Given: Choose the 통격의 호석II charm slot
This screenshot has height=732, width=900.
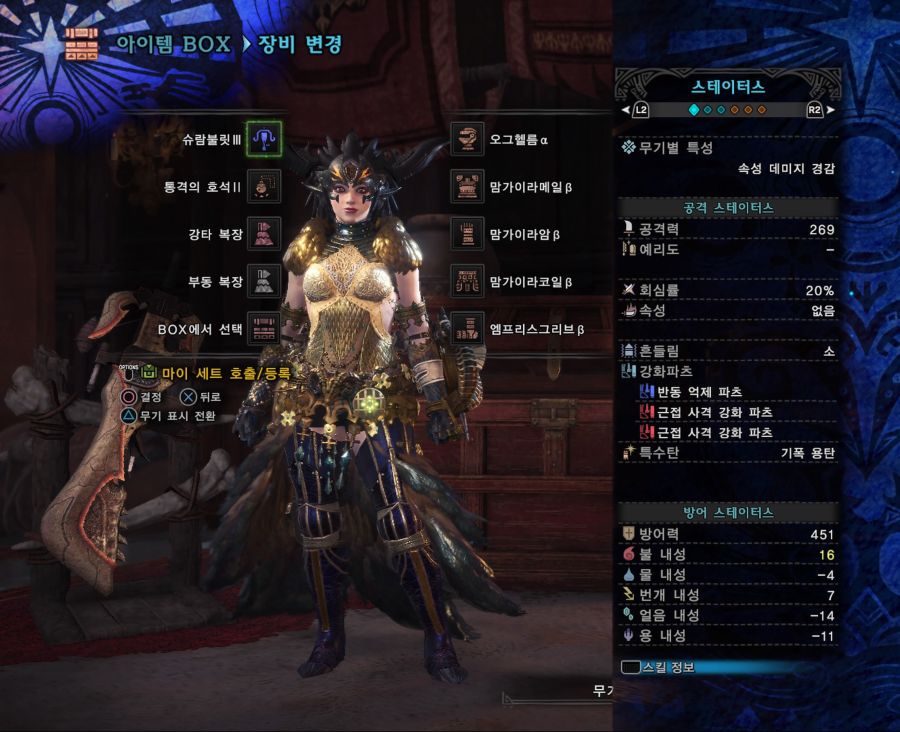Looking at the screenshot, I should pyautogui.click(x=264, y=186).
